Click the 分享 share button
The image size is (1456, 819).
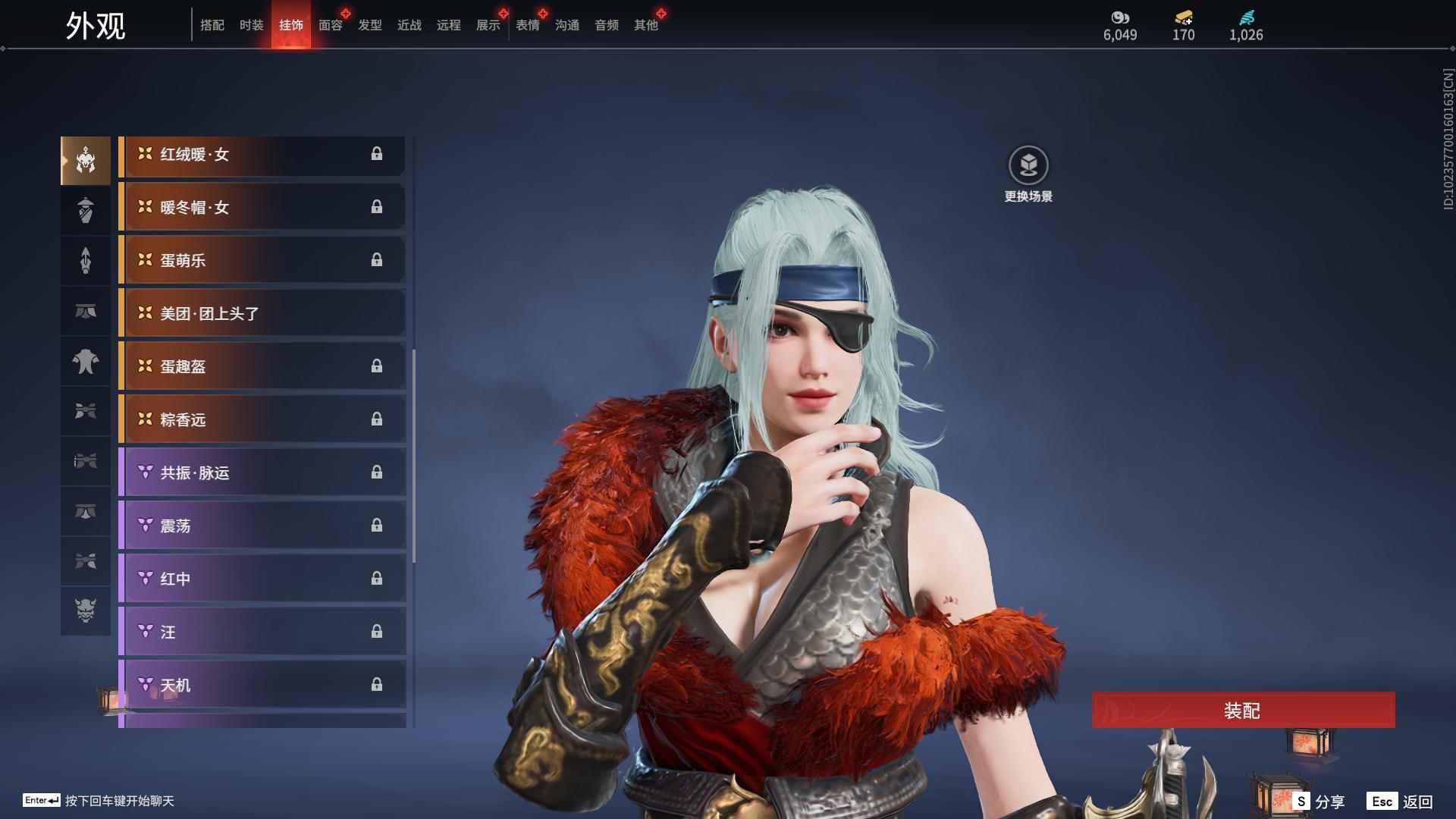pyautogui.click(x=1319, y=801)
